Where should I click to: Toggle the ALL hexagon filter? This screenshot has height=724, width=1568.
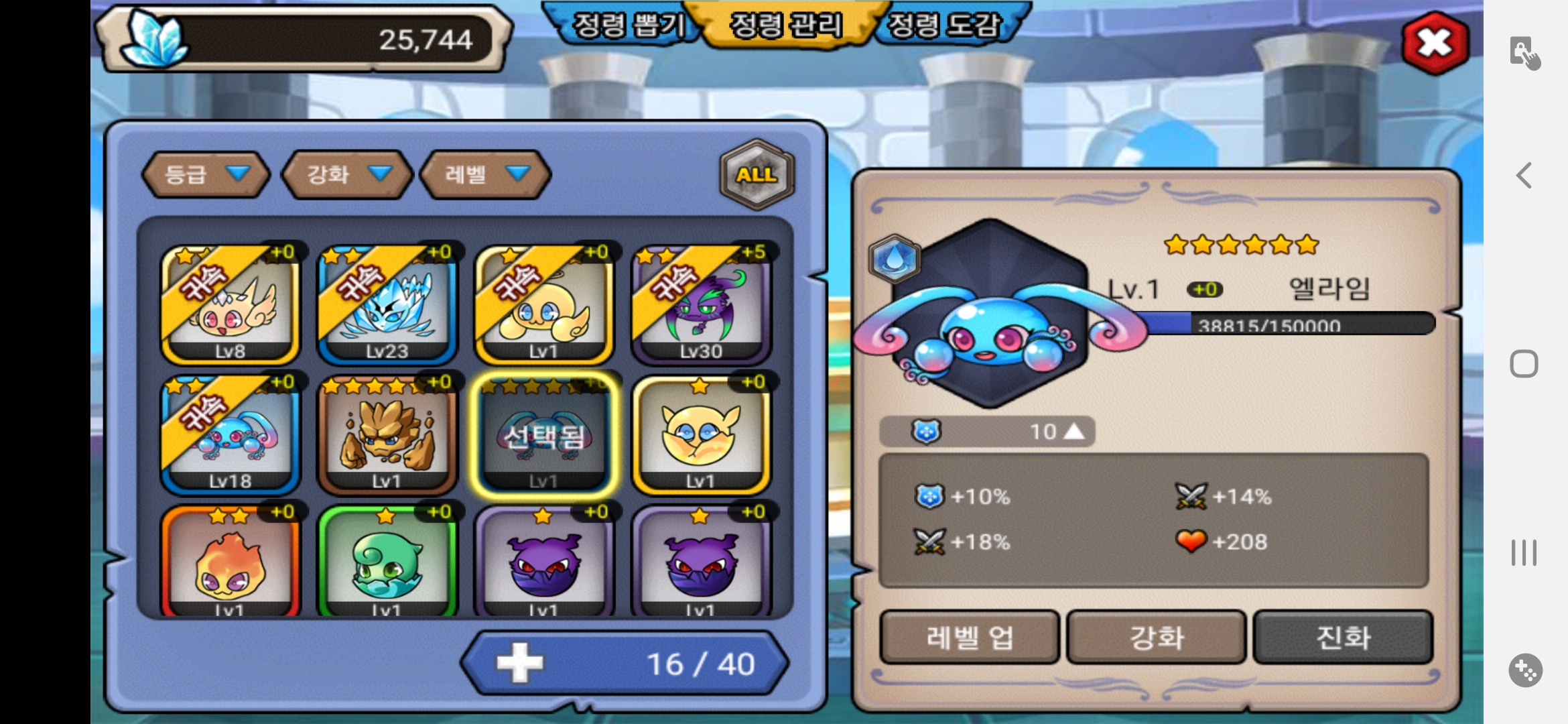(757, 174)
